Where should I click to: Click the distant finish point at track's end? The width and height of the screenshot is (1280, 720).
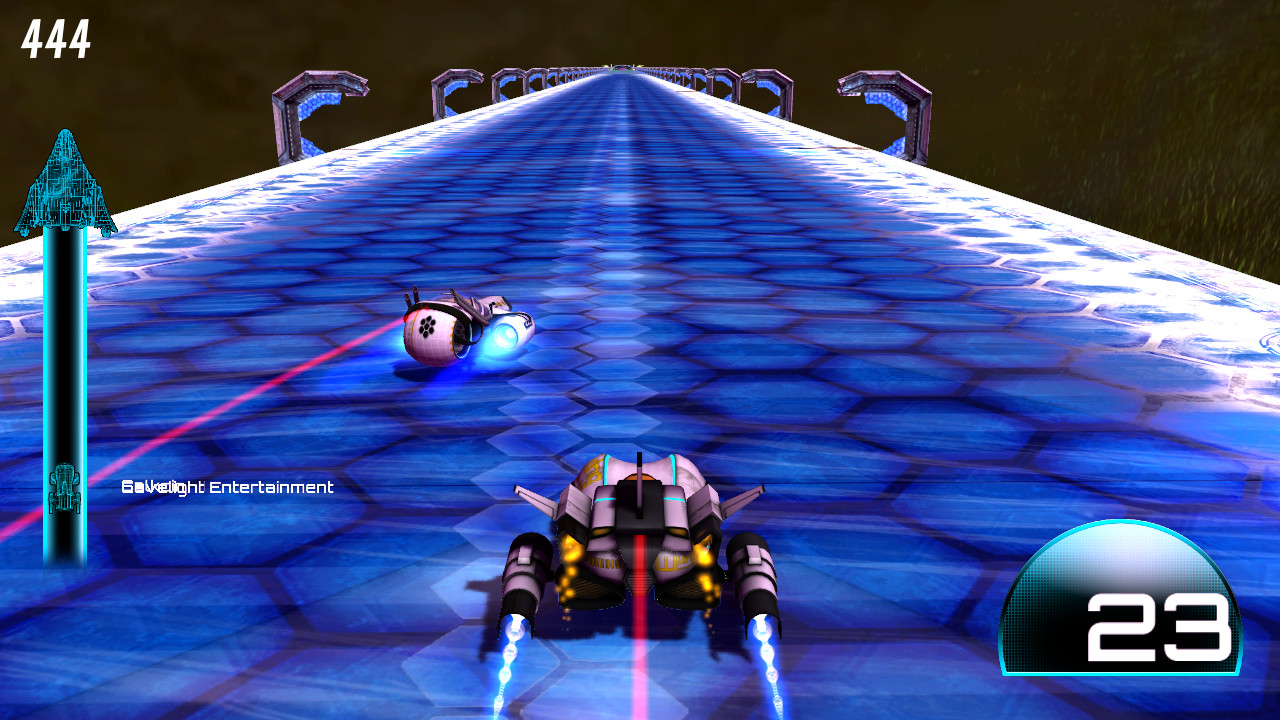point(622,68)
